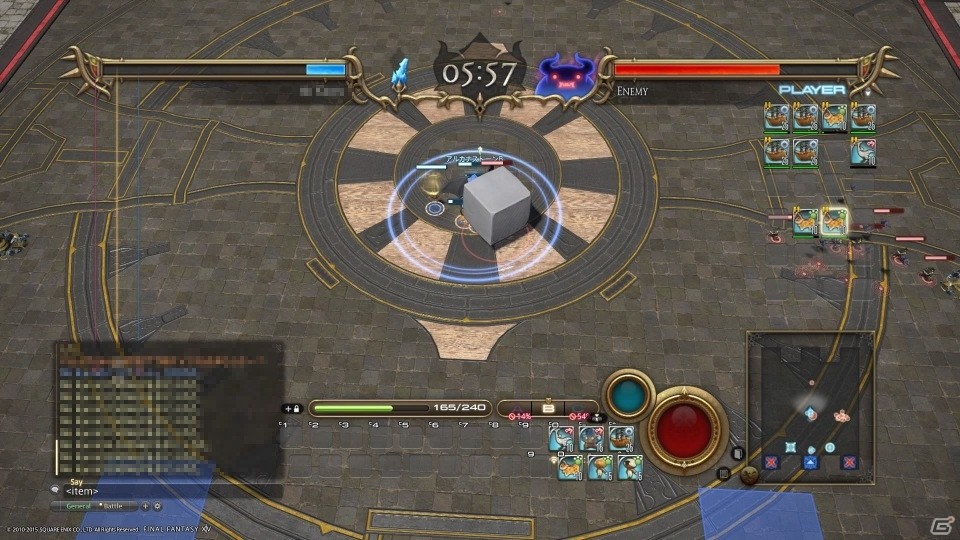
Task: Open chat log settings gear
Action: tap(157, 507)
